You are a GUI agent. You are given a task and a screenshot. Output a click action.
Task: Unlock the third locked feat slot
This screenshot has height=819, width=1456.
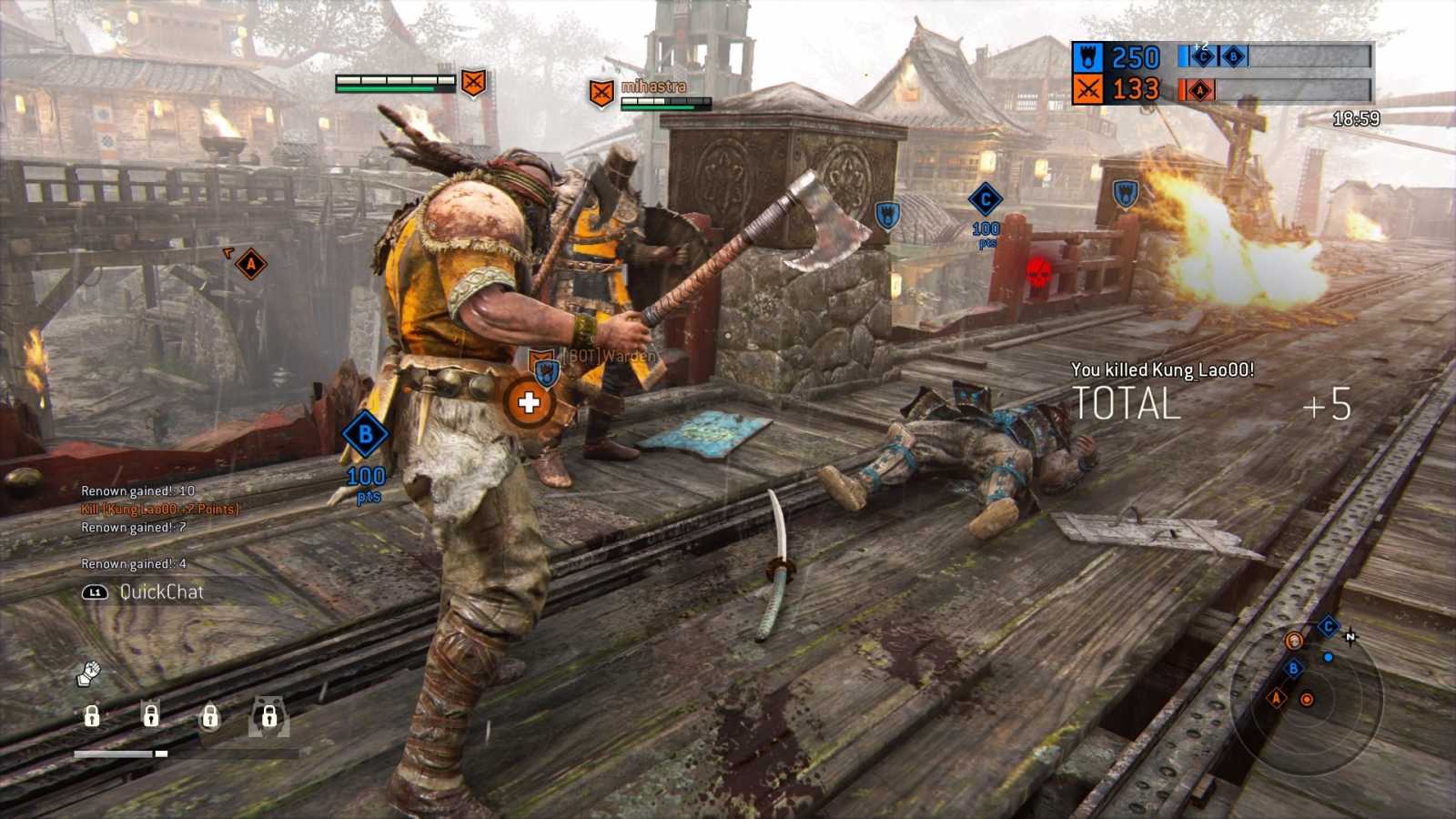coord(209,715)
